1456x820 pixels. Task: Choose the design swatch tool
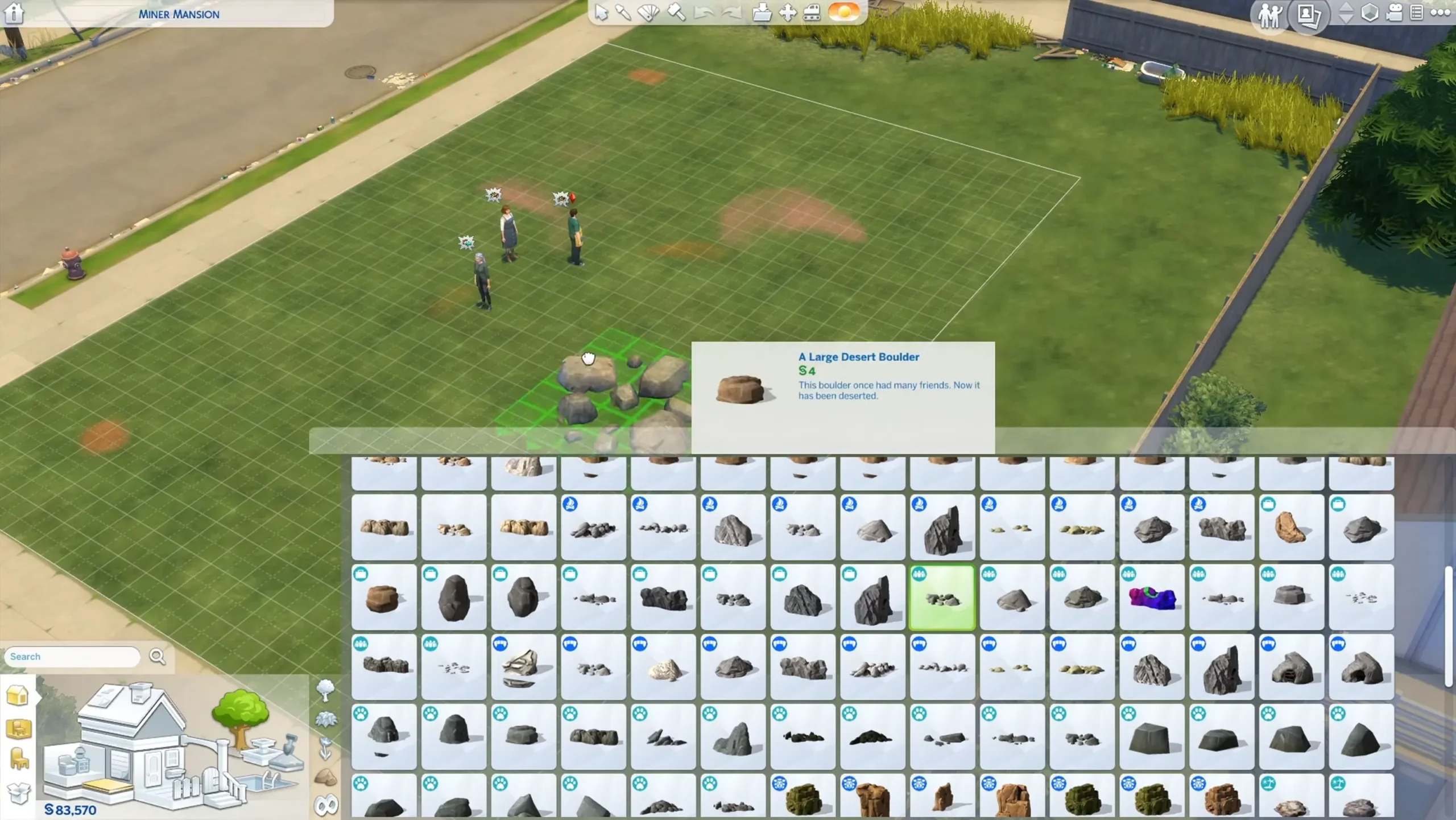click(648, 13)
